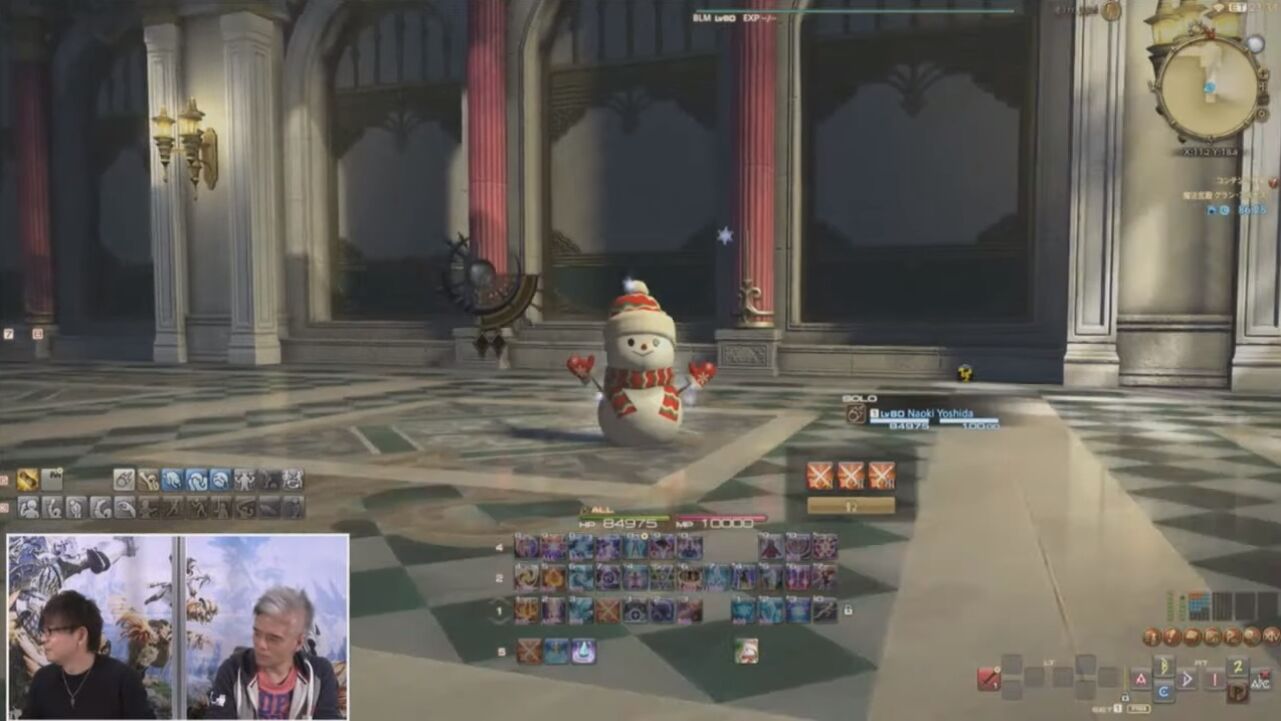The height and width of the screenshot is (721, 1281).
Task: Summon the minion from hotbar 5
Action: coord(745,650)
